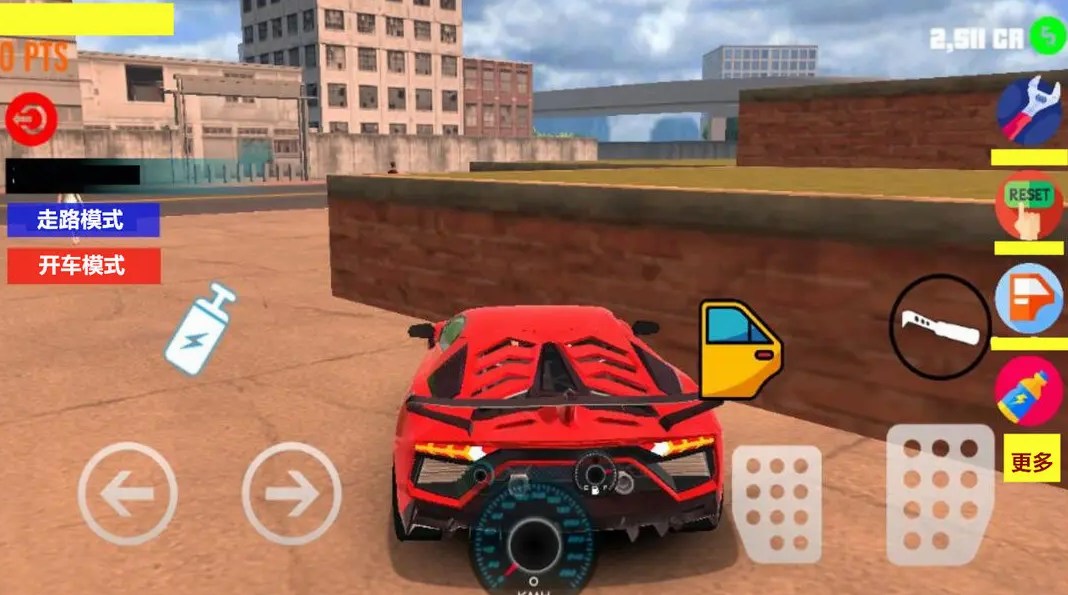
Task: Tap the RESET car button
Action: [1029, 203]
